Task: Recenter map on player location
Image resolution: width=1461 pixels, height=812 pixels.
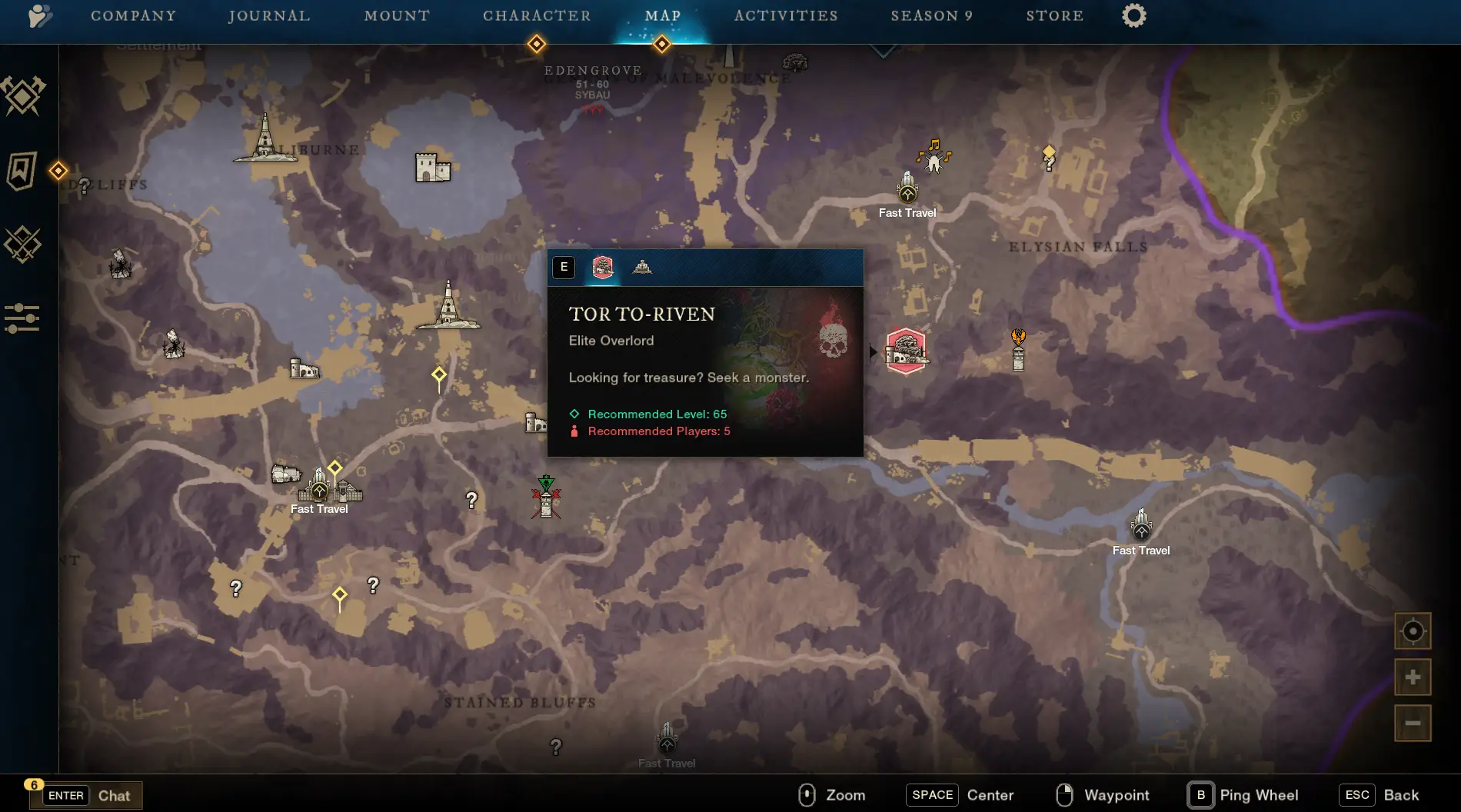Action: coord(1413,631)
